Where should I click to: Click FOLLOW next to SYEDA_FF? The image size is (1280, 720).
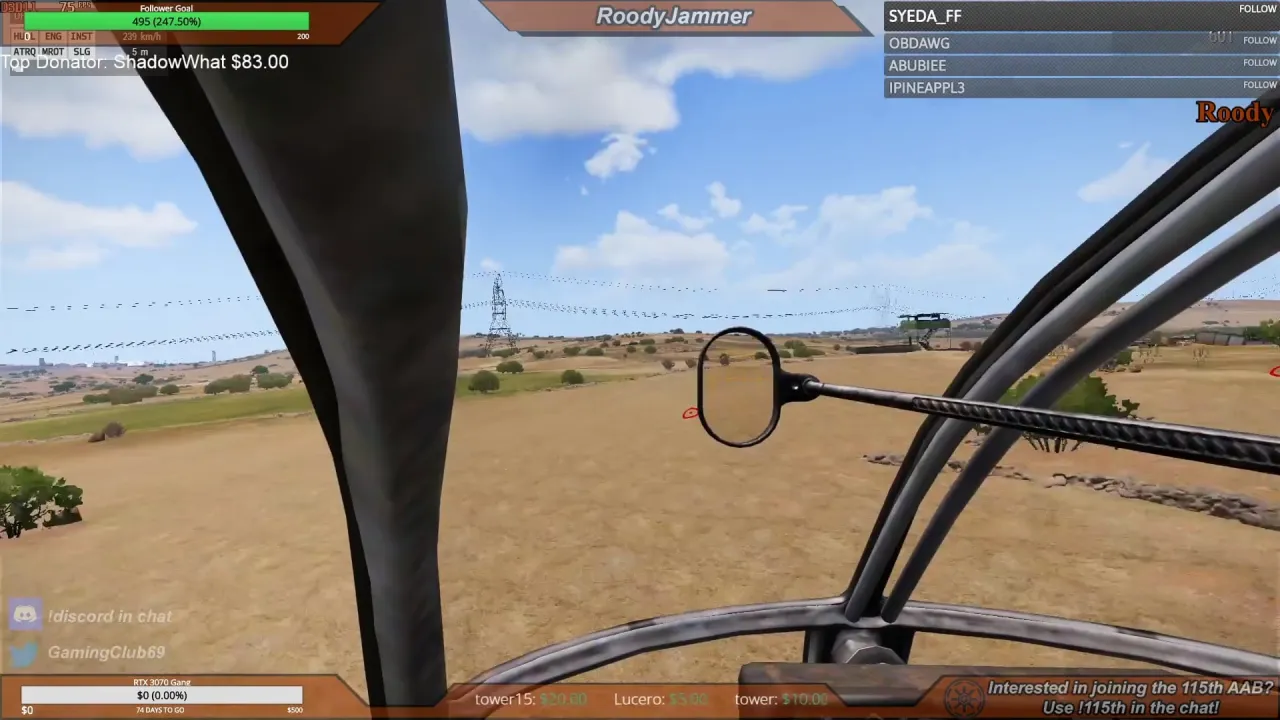point(1257,8)
